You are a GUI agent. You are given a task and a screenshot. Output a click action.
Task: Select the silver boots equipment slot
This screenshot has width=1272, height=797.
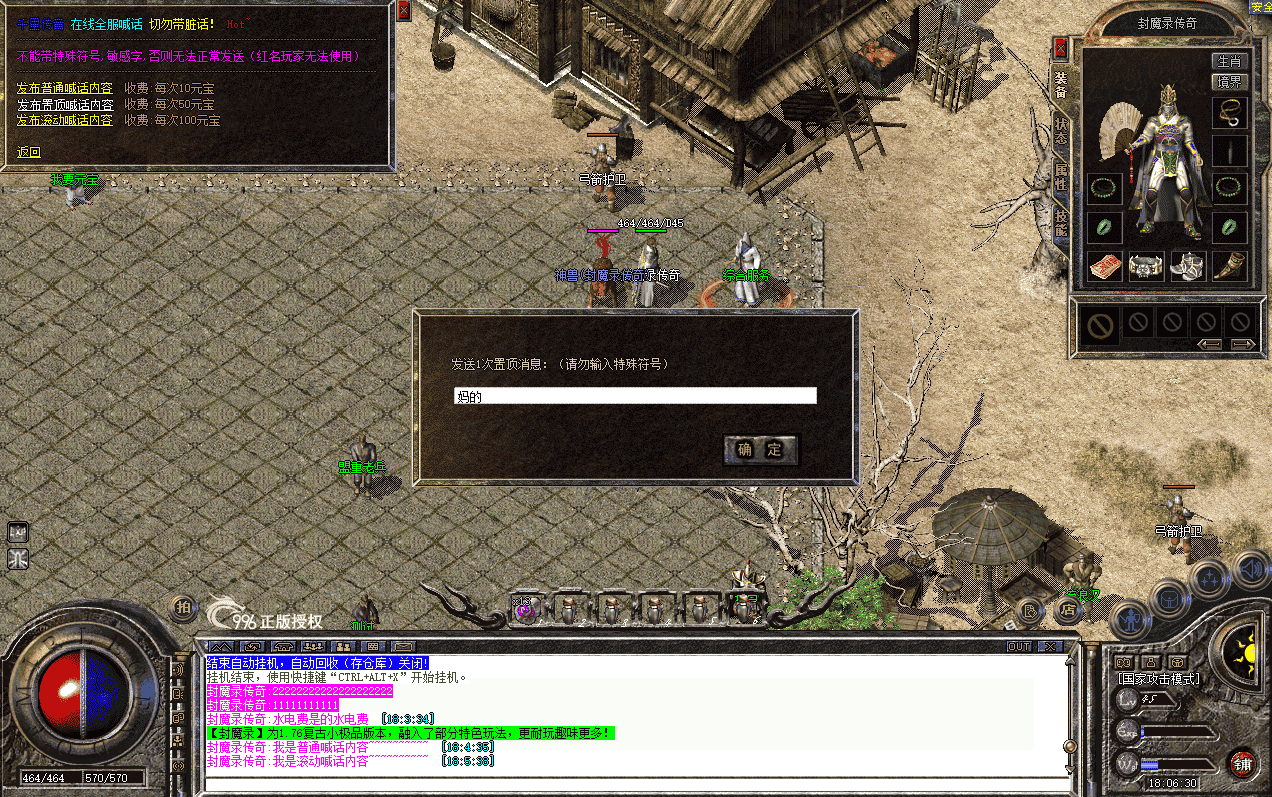(x=1188, y=266)
